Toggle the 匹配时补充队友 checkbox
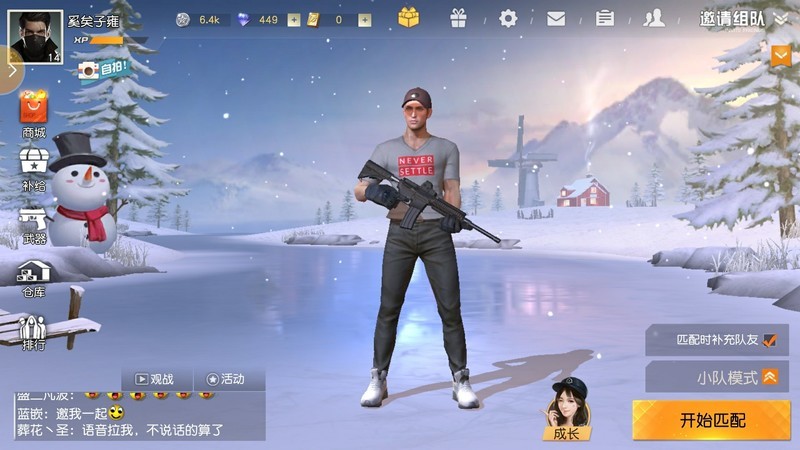Viewport: 800px width, 450px height. click(769, 340)
